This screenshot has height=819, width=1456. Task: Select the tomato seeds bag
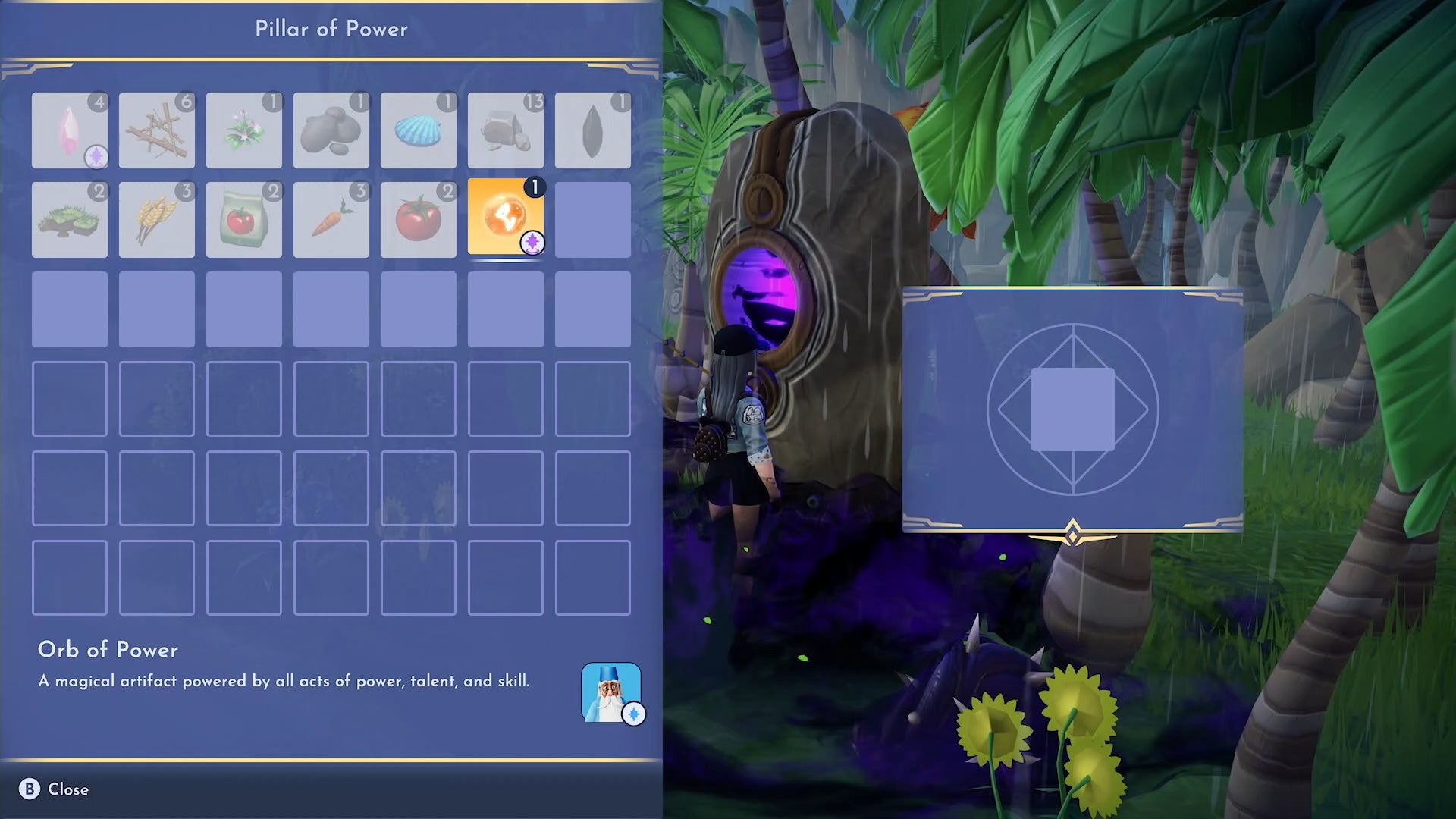243,219
